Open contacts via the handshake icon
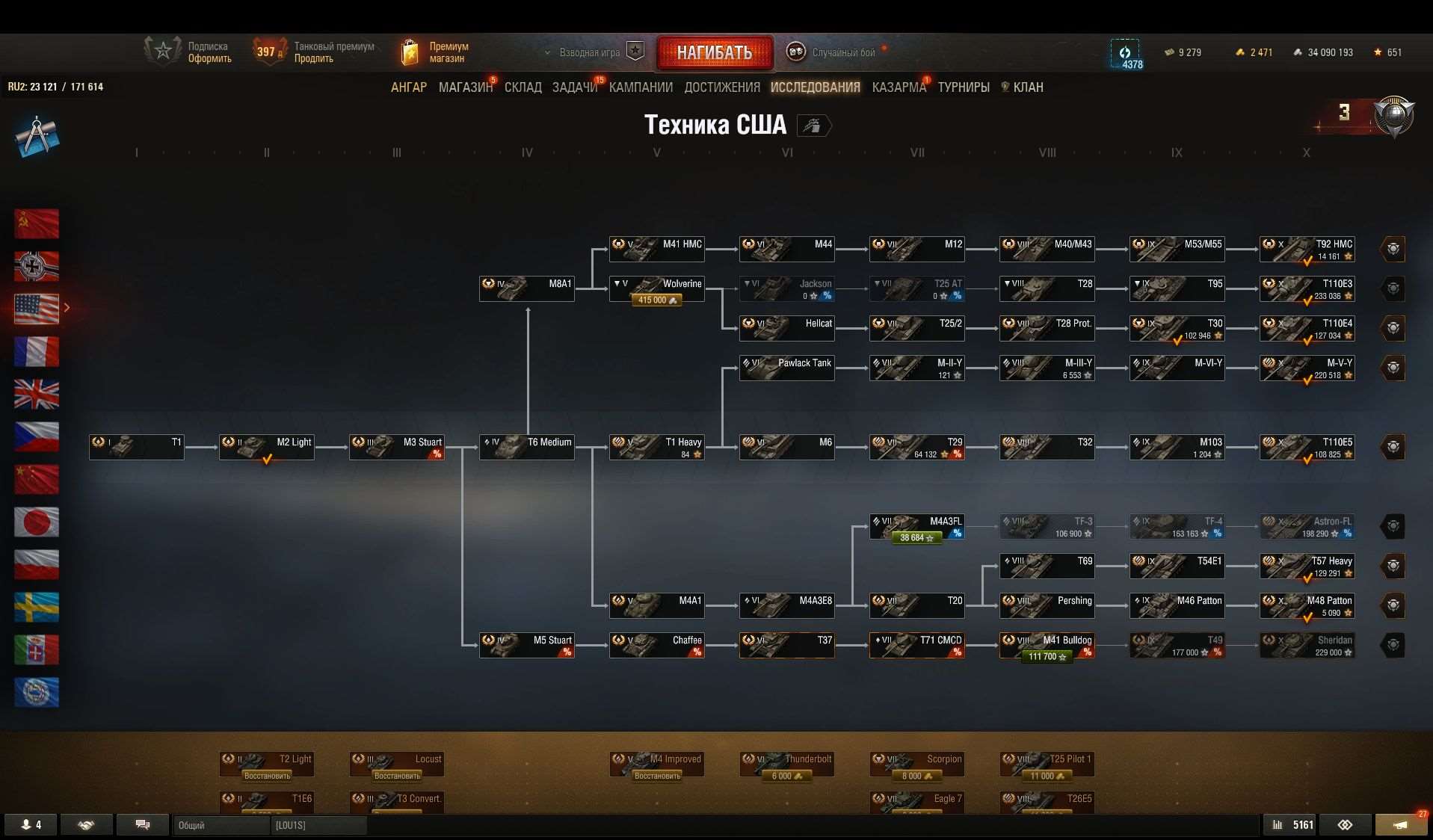The height and width of the screenshot is (840, 1433). tap(86, 825)
